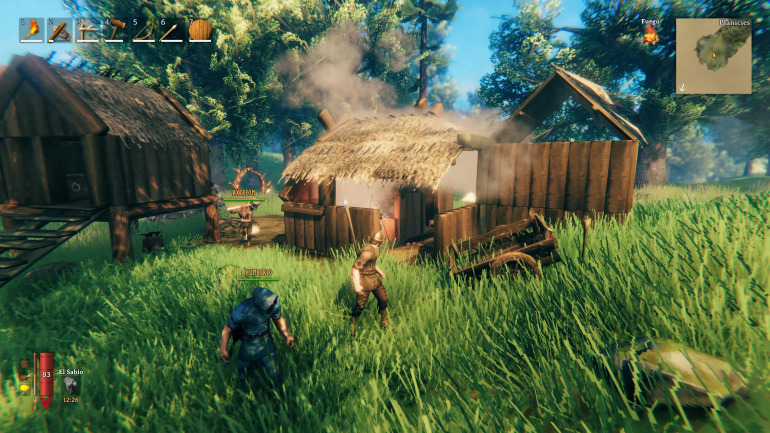This screenshot has width=770, height=433.
Task: Click the cooked meat food icon
Action: (23, 377)
